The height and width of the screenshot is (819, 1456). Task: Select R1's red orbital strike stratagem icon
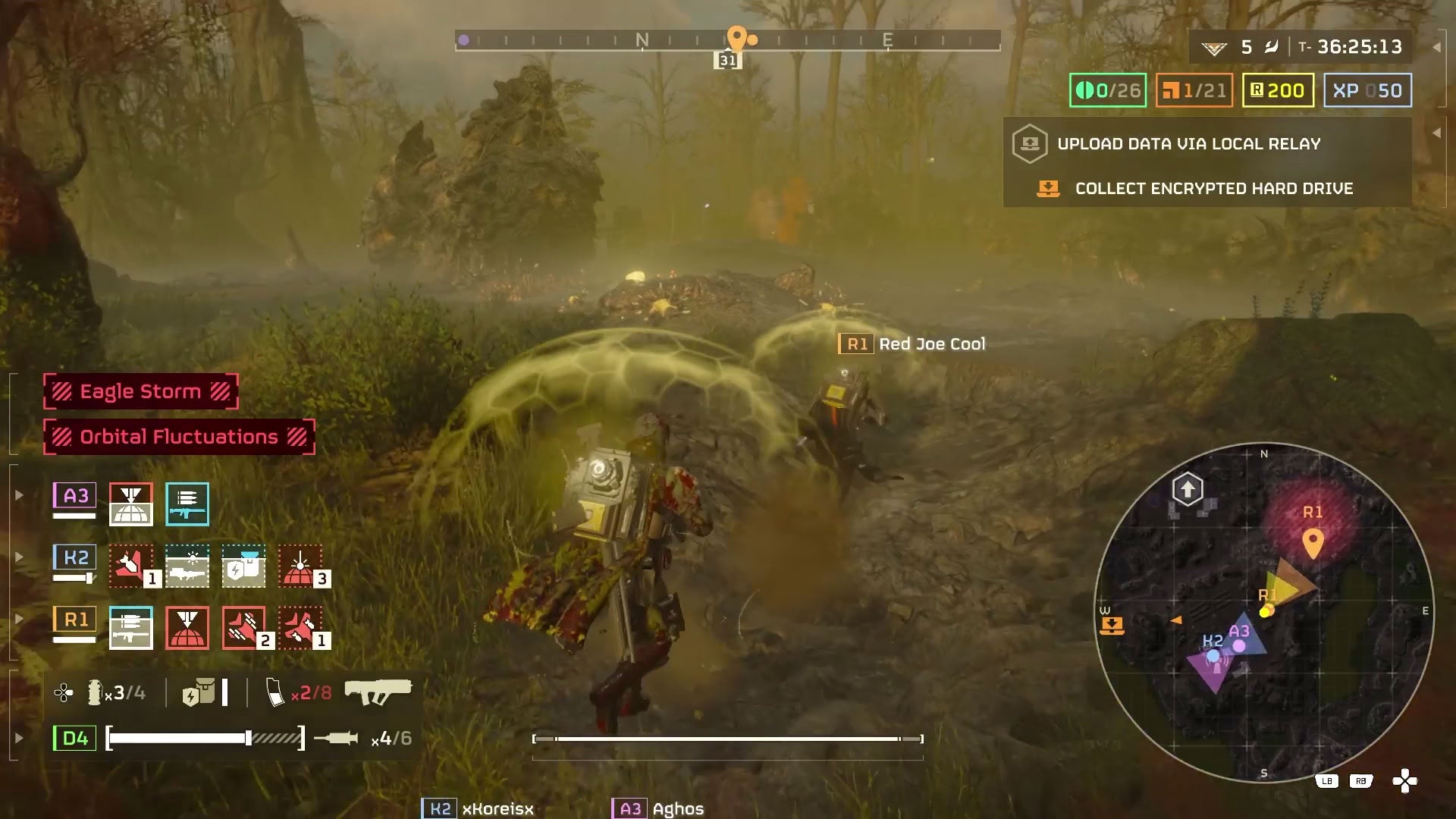coord(187,628)
